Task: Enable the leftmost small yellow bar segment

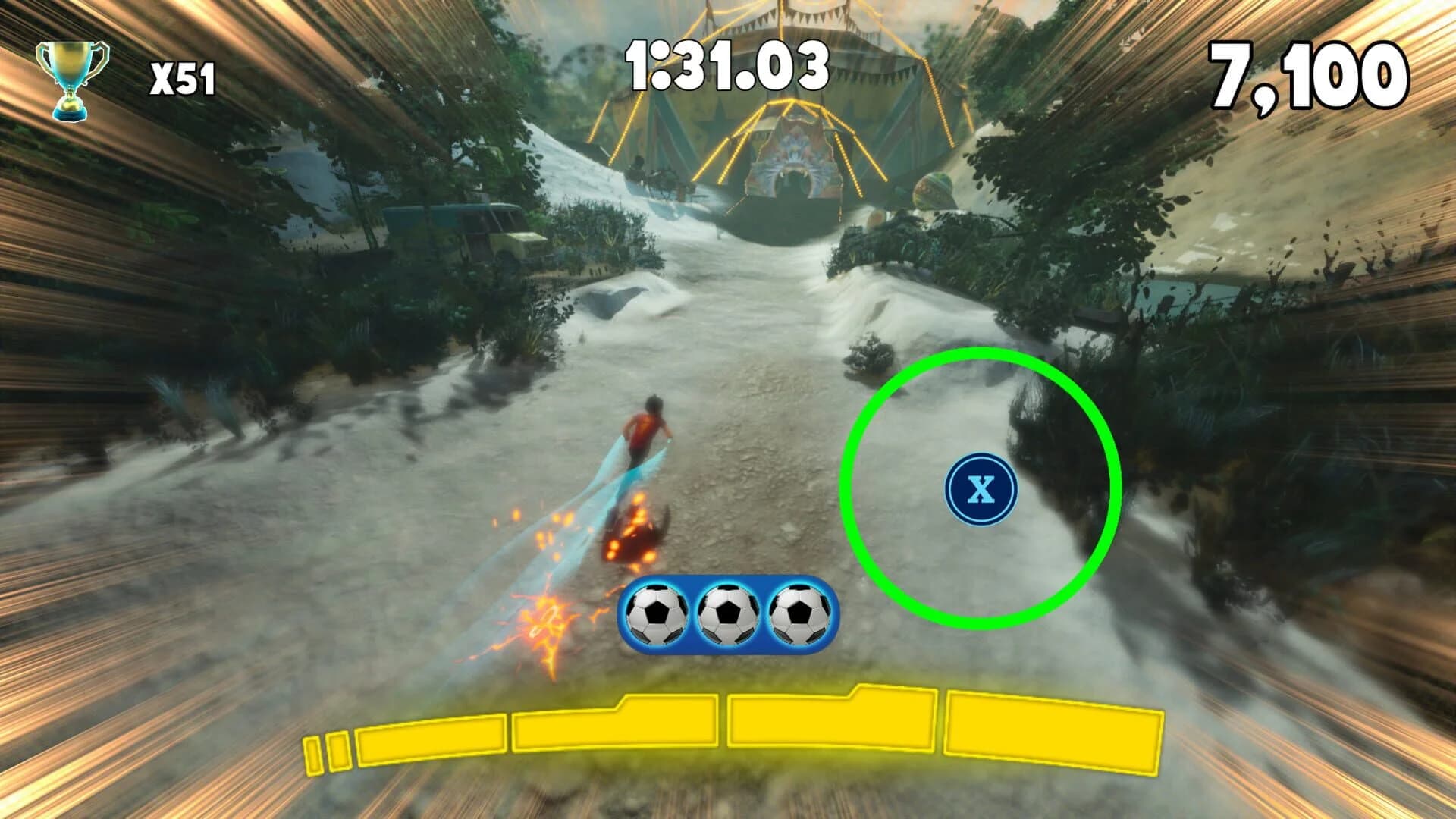Action: pyautogui.click(x=313, y=751)
